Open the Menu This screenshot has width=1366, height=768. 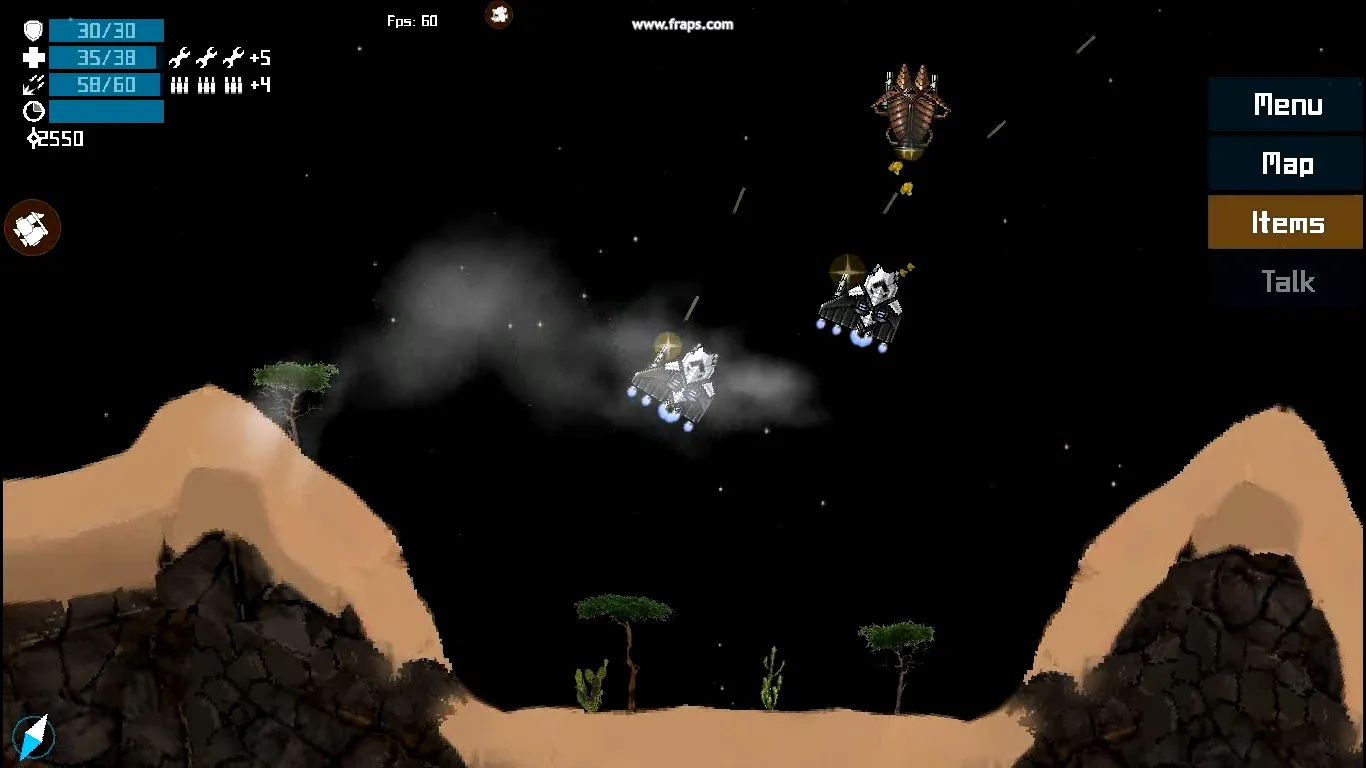[x=1286, y=105]
